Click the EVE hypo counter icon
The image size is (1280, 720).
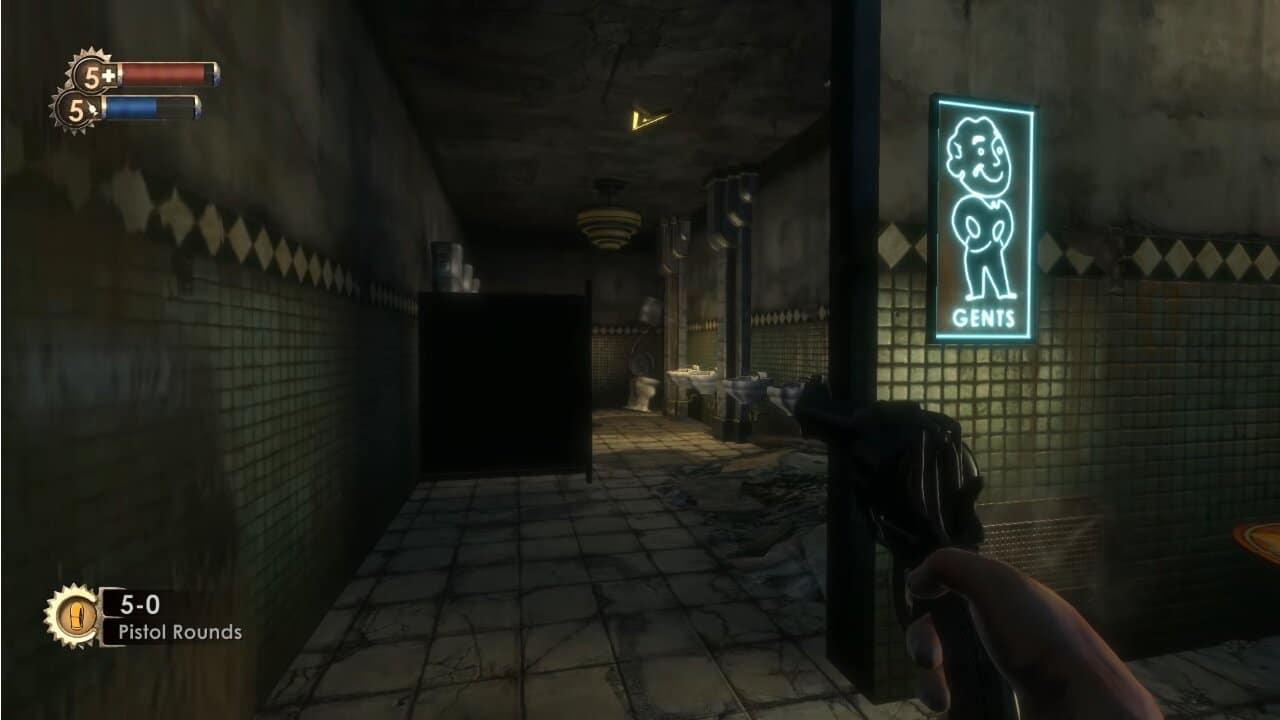point(75,113)
